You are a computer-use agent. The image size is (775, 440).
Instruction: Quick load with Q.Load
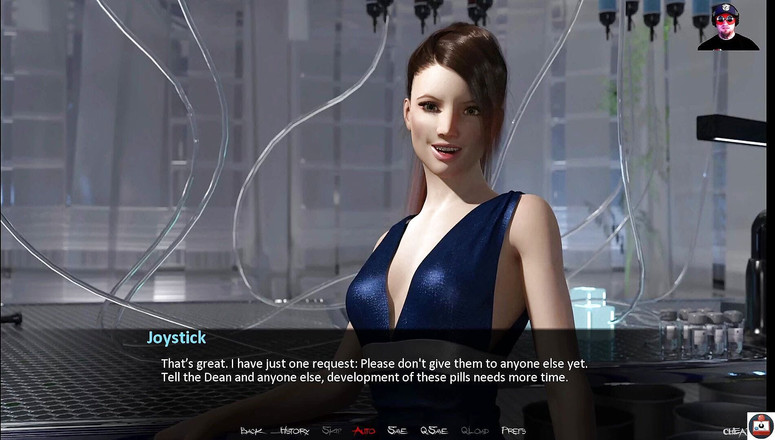point(475,431)
